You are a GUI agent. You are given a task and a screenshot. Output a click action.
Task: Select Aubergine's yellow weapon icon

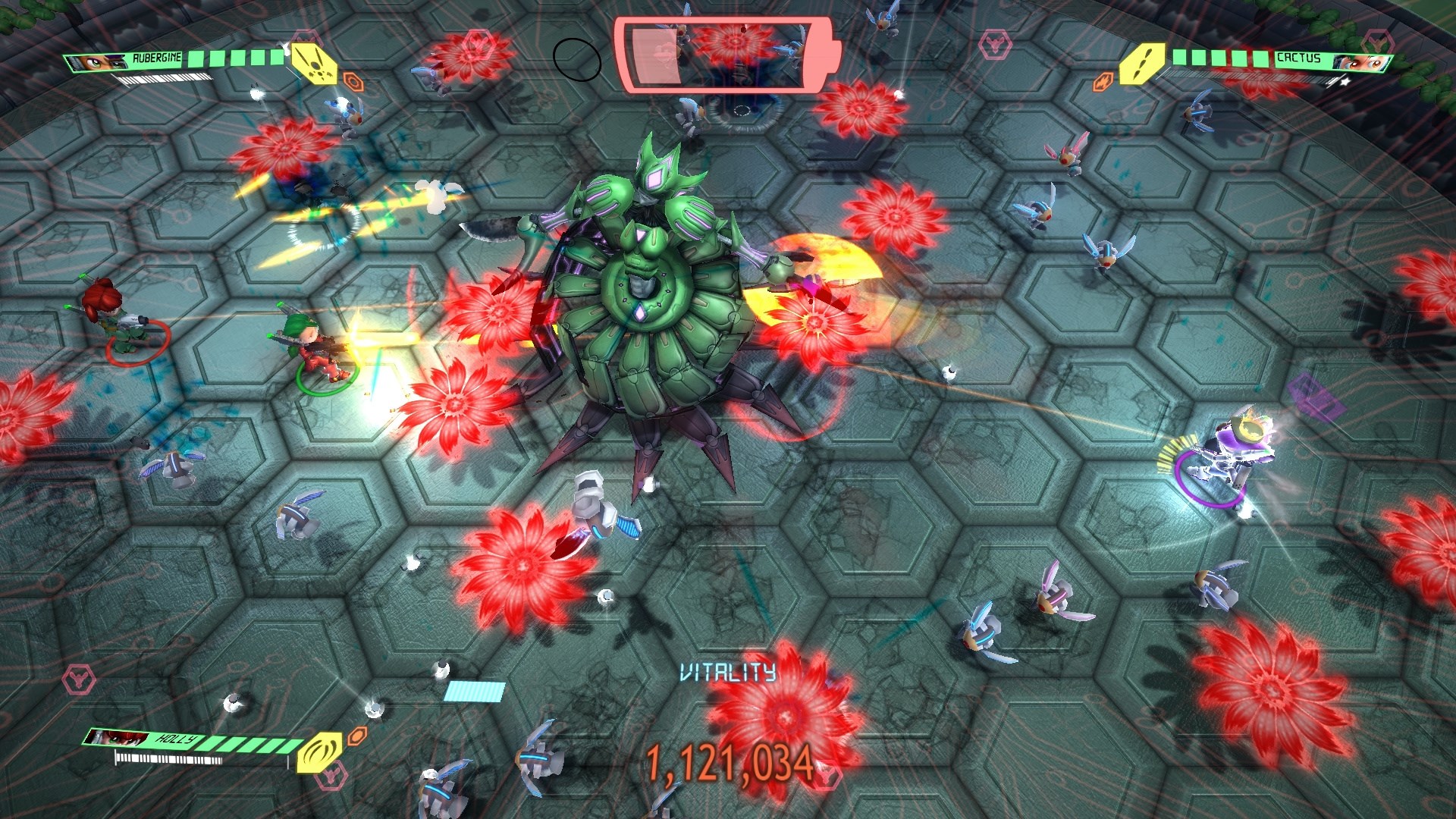tap(314, 62)
